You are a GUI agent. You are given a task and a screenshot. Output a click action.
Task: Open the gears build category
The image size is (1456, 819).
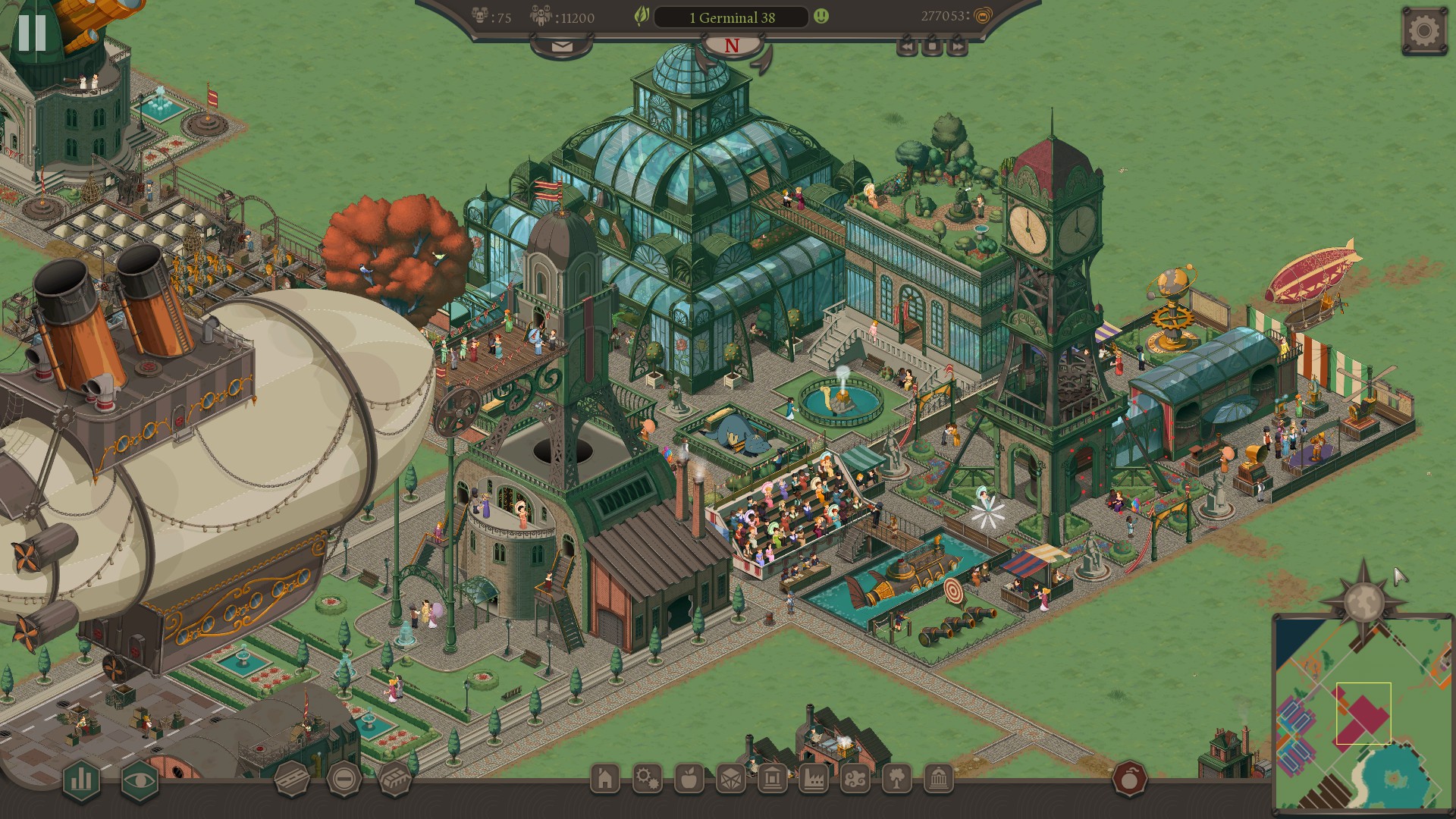647,779
